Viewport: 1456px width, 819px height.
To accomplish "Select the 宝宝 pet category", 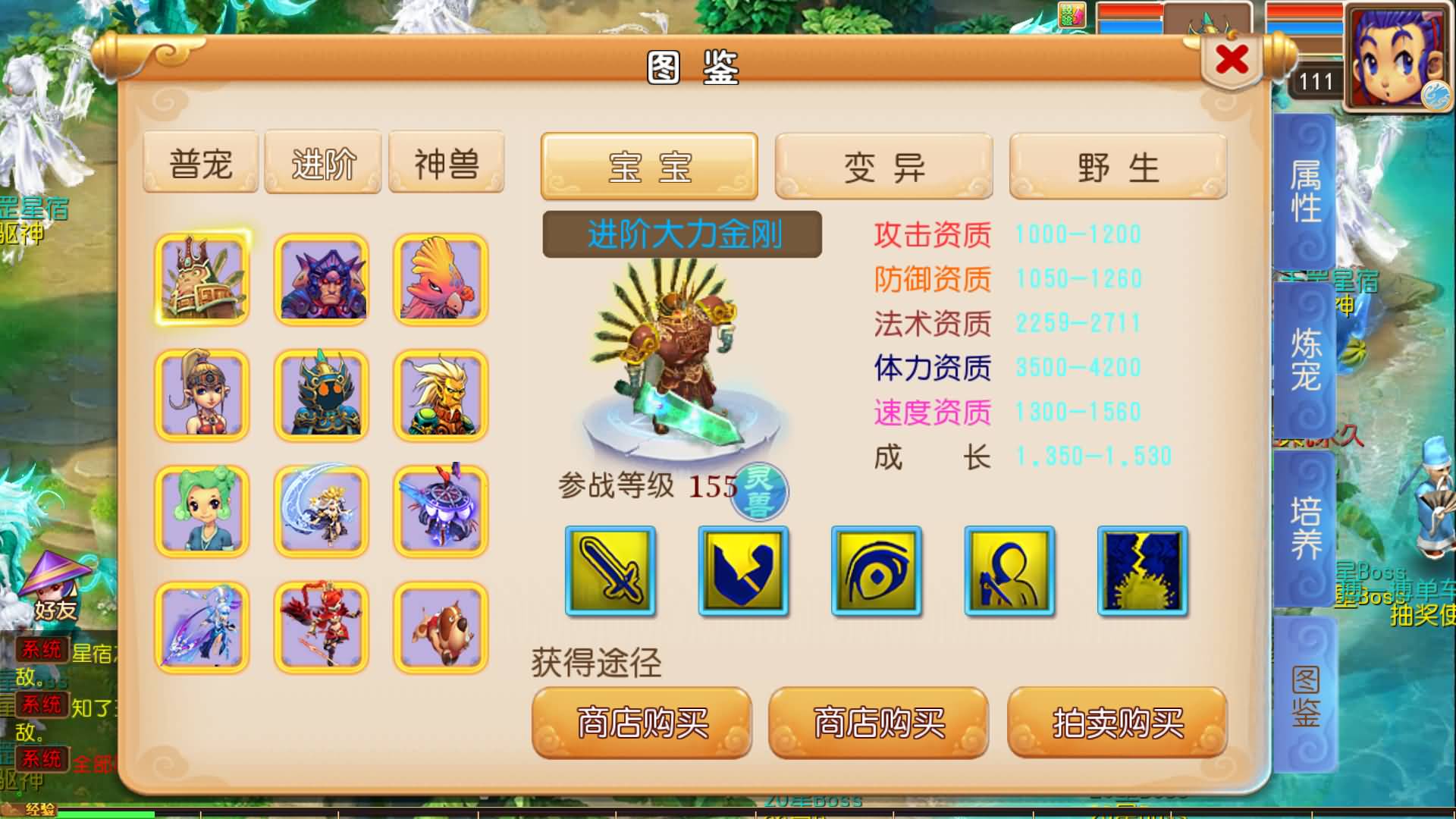I will click(x=648, y=167).
